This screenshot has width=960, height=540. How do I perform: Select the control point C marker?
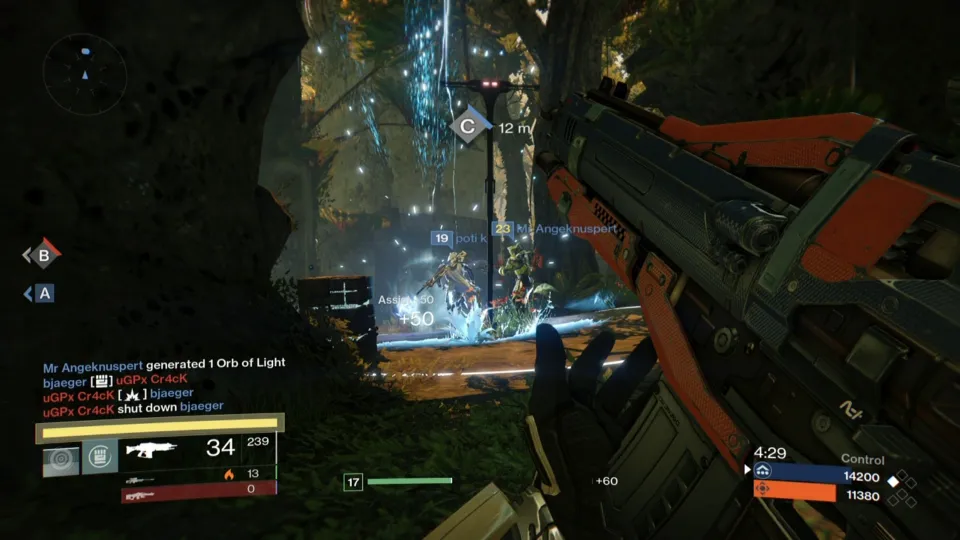click(467, 127)
